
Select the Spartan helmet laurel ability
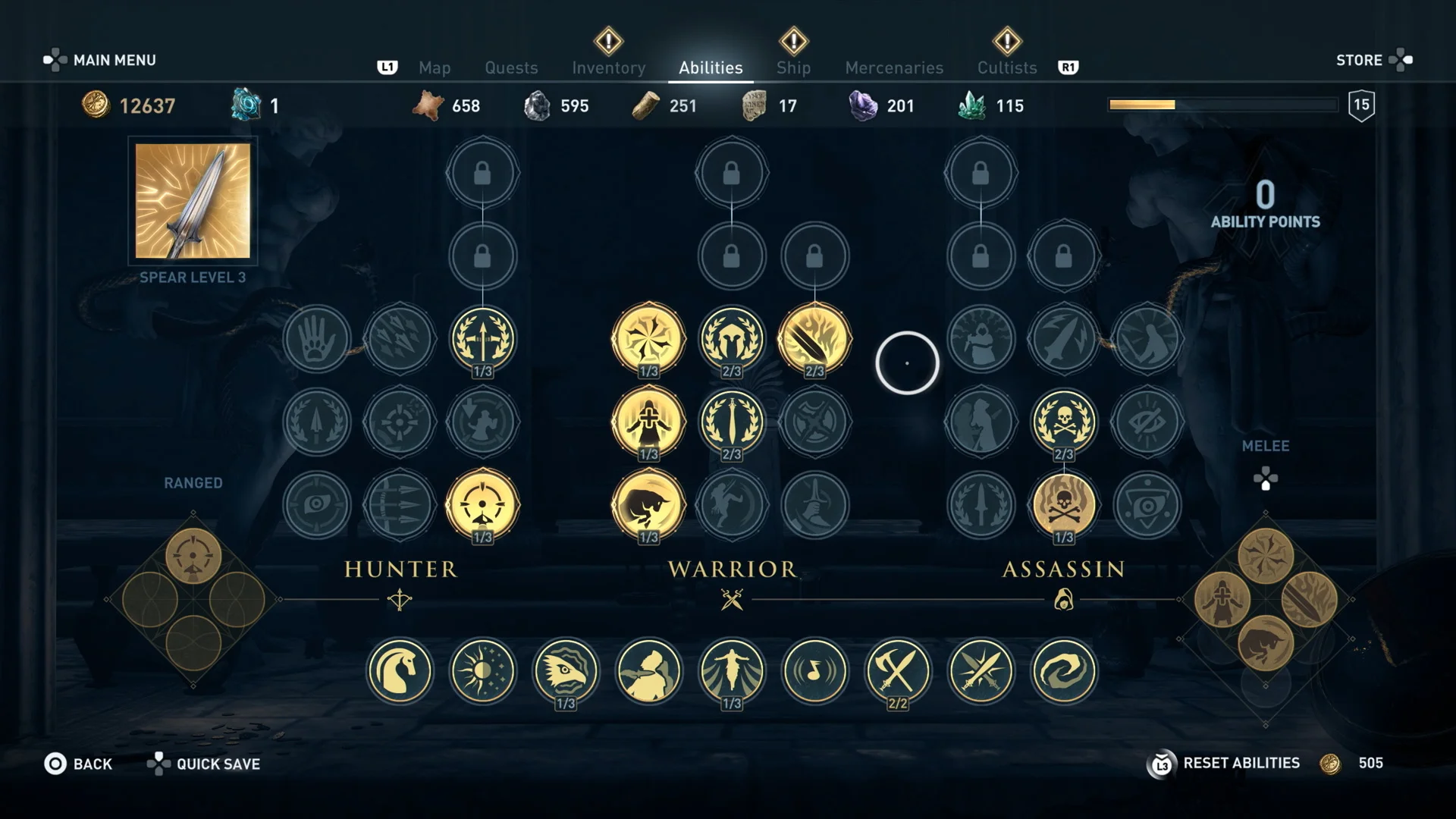pyautogui.click(x=733, y=339)
